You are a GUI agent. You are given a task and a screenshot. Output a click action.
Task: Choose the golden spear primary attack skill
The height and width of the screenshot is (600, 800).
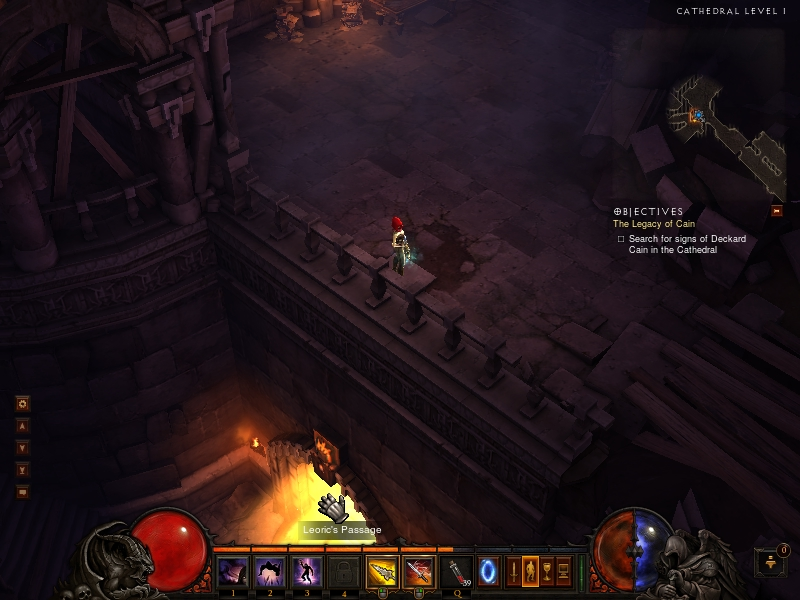[x=380, y=572]
